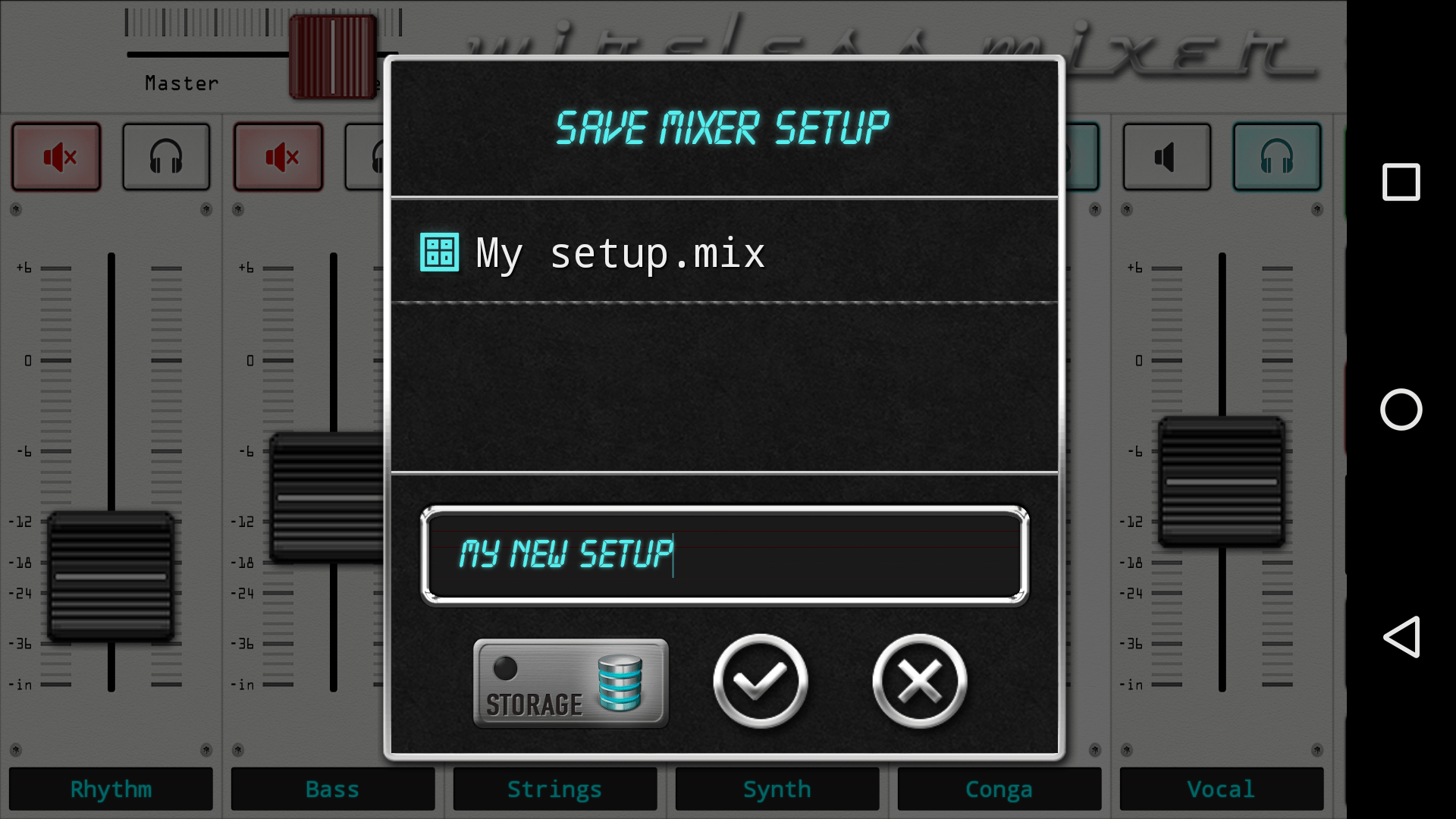Cancel the save with the X icon
1456x819 pixels.
[919, 681]
